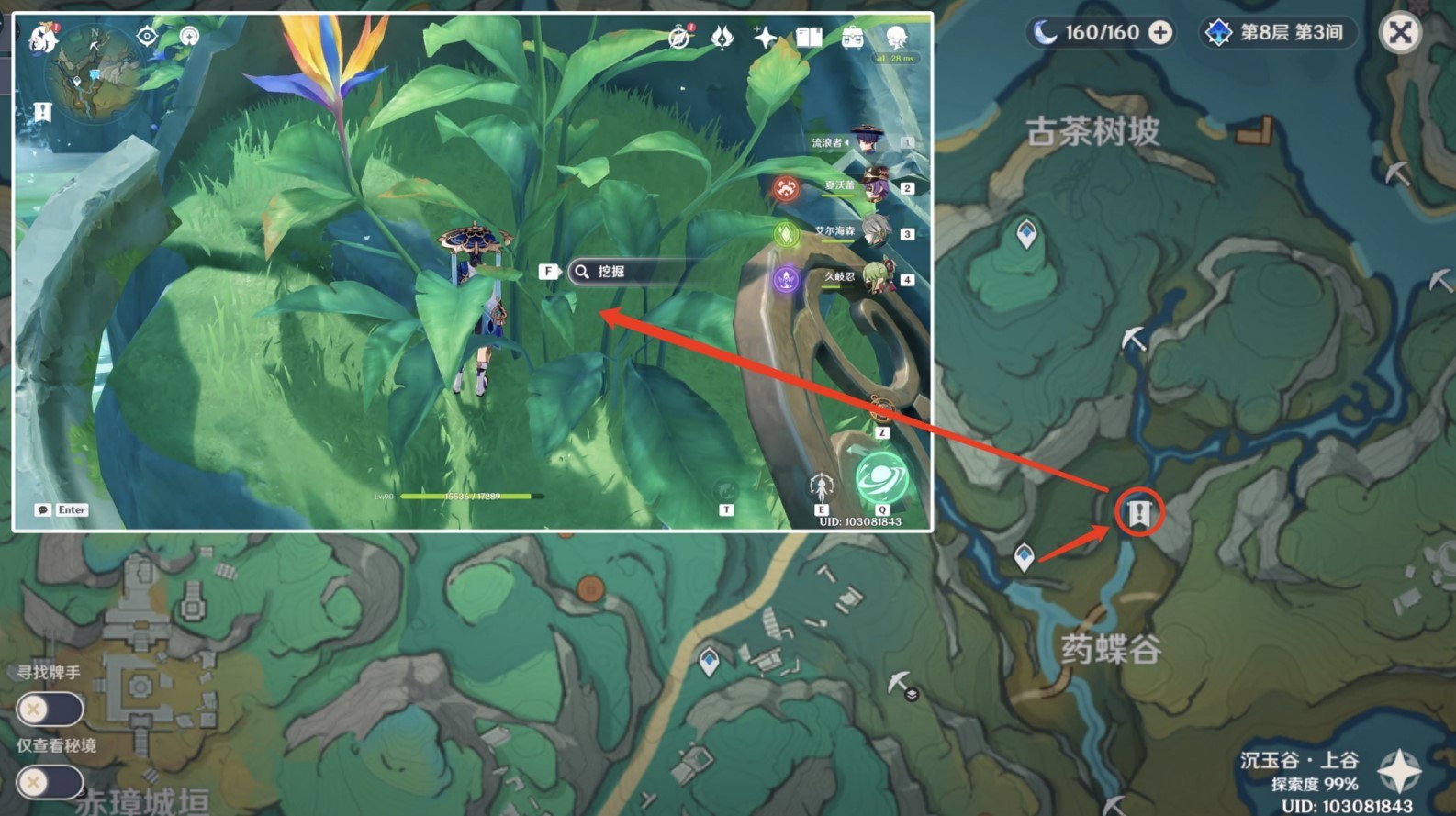Click + to replenish original resin

pos(1162,31)
